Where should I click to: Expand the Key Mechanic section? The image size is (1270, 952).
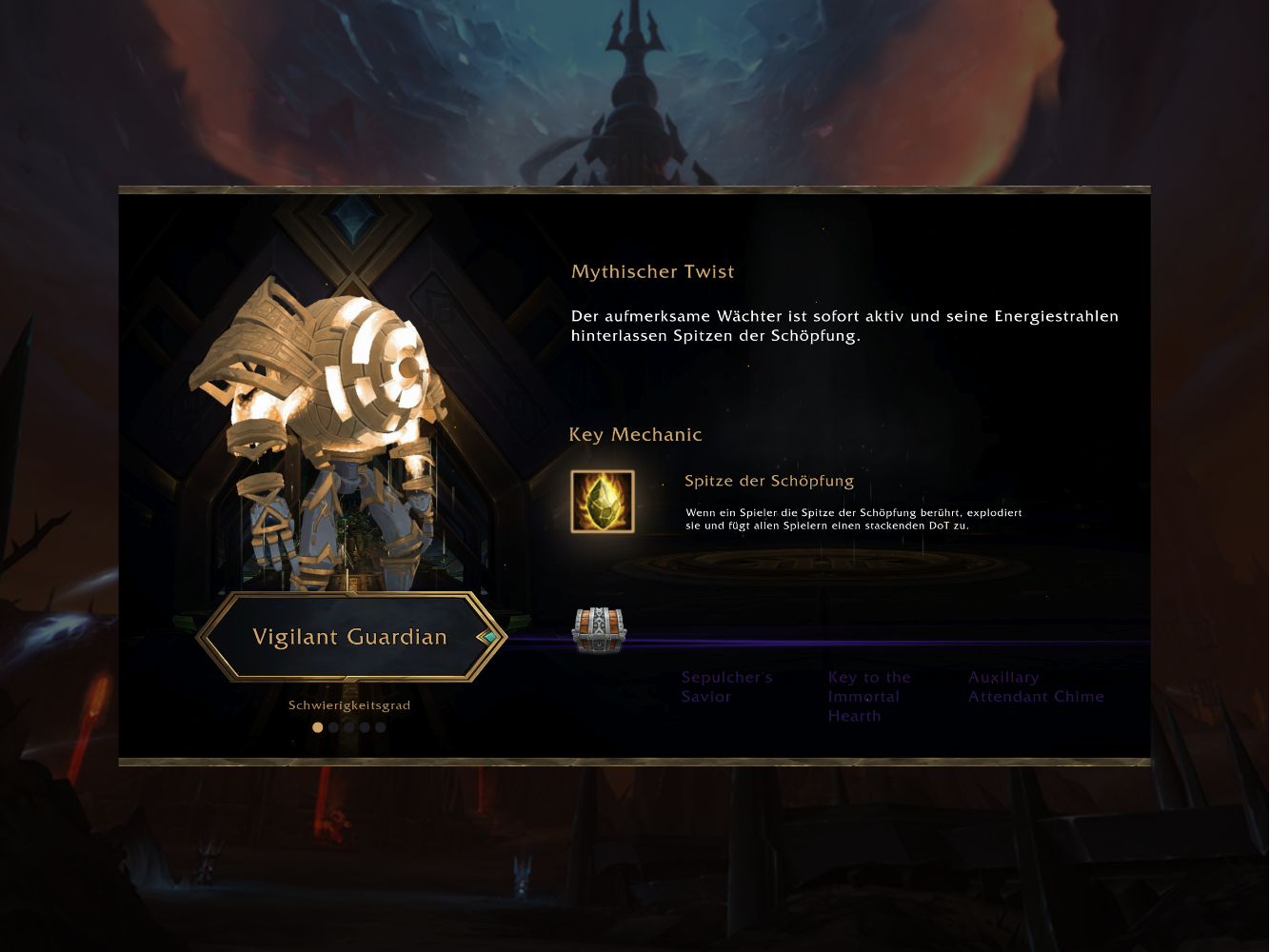(x=635, y=434)
